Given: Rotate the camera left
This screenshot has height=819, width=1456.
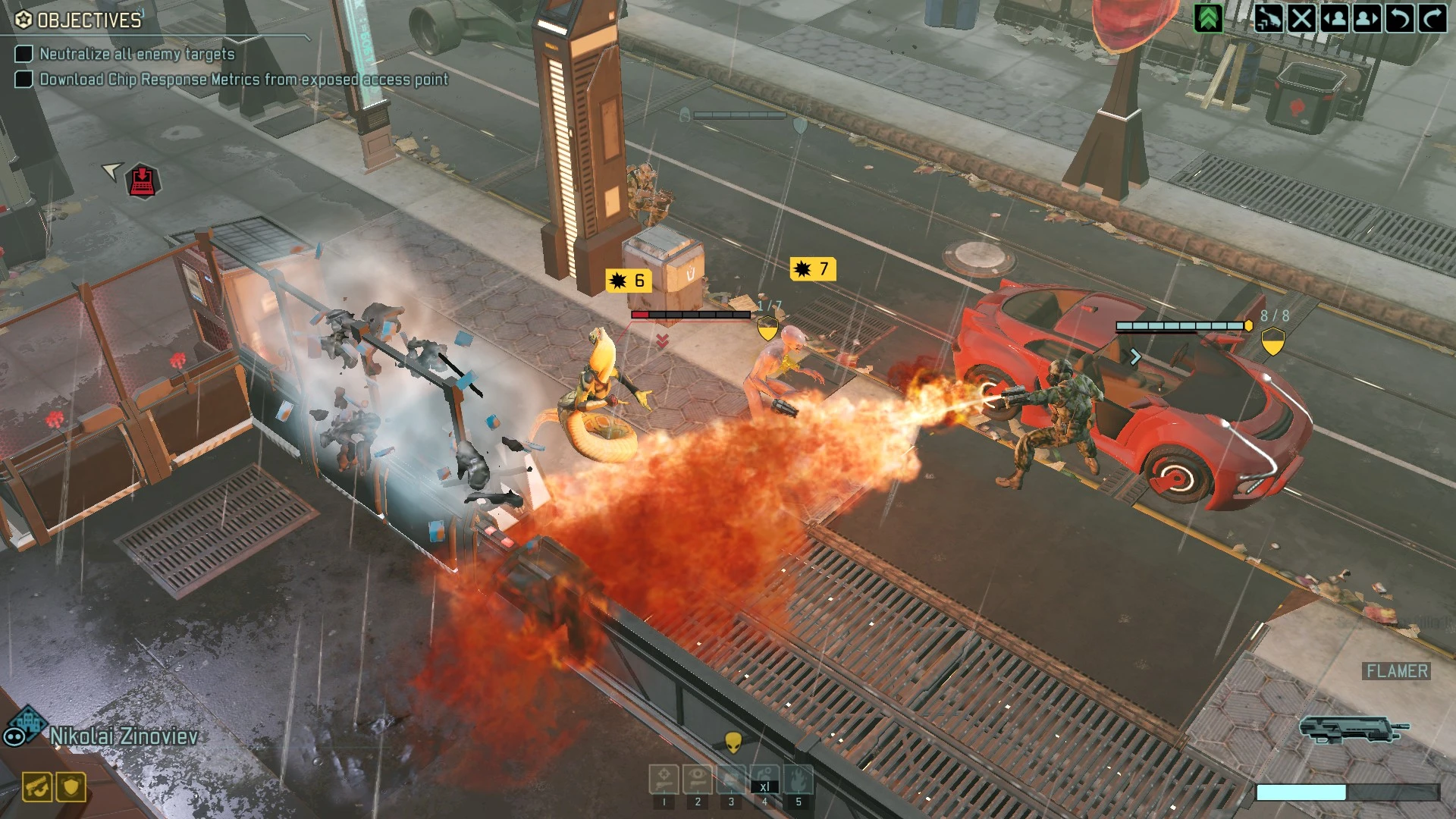Looking at the screenshot, I should [x=1401, y=18].
